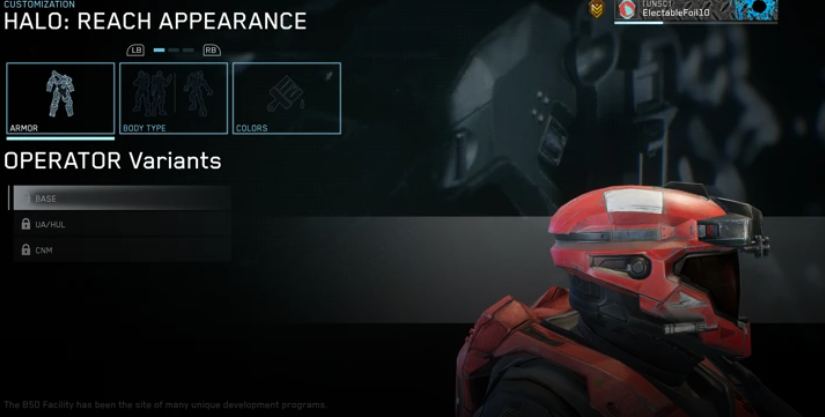
Task: Pick the locked CNM helmet variant
Action: (120, 249)
